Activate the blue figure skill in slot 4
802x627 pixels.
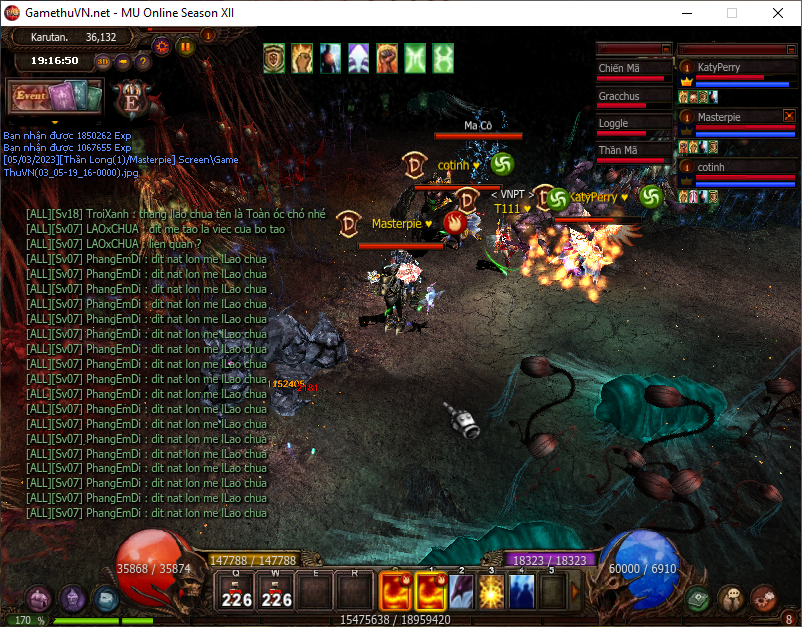(522, 591)
